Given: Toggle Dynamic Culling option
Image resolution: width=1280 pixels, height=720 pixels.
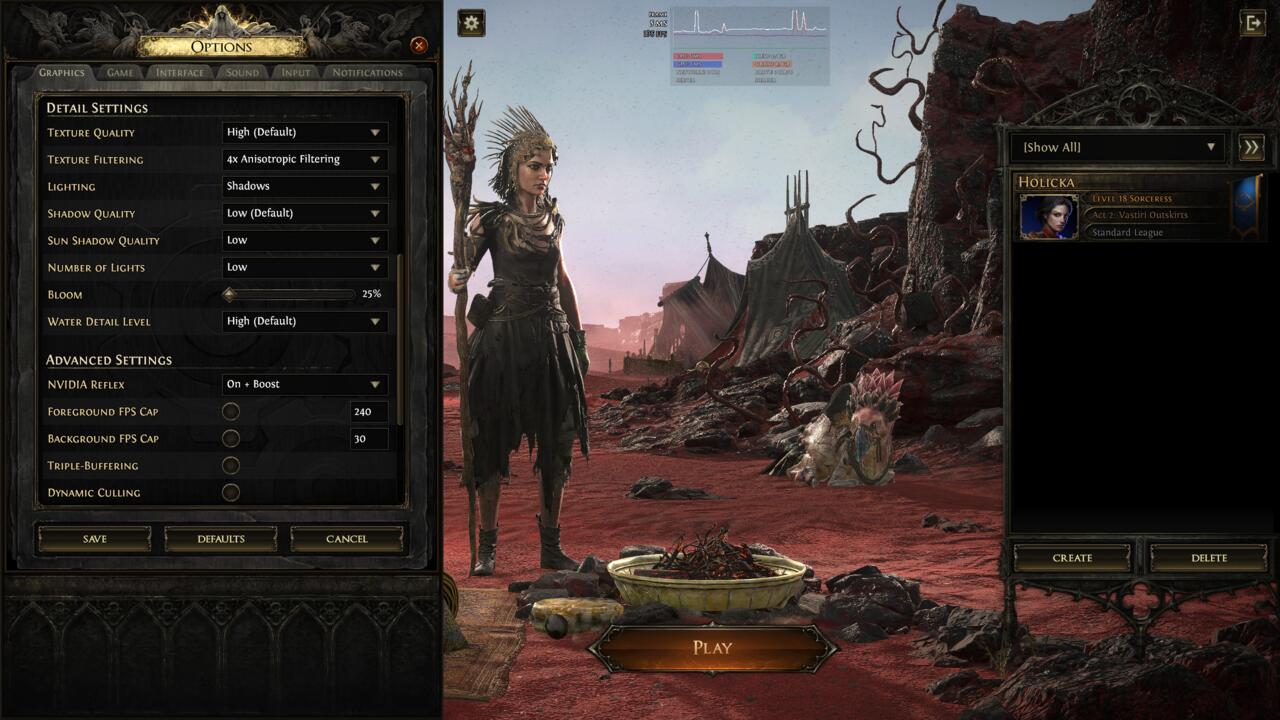Looking at the screenshot, I should tap(231, 492).
